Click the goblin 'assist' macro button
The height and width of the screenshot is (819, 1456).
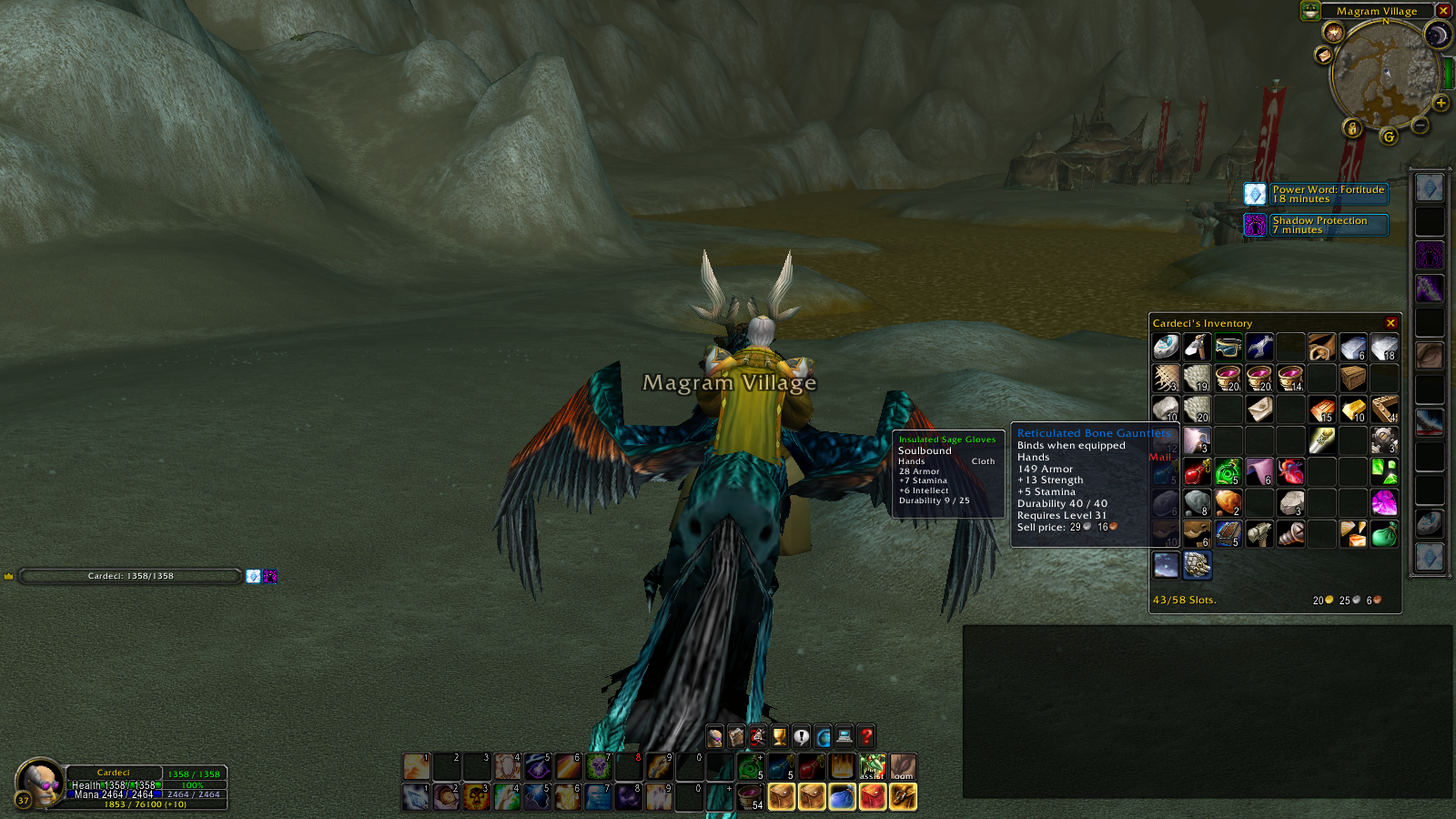pos(872,767)
